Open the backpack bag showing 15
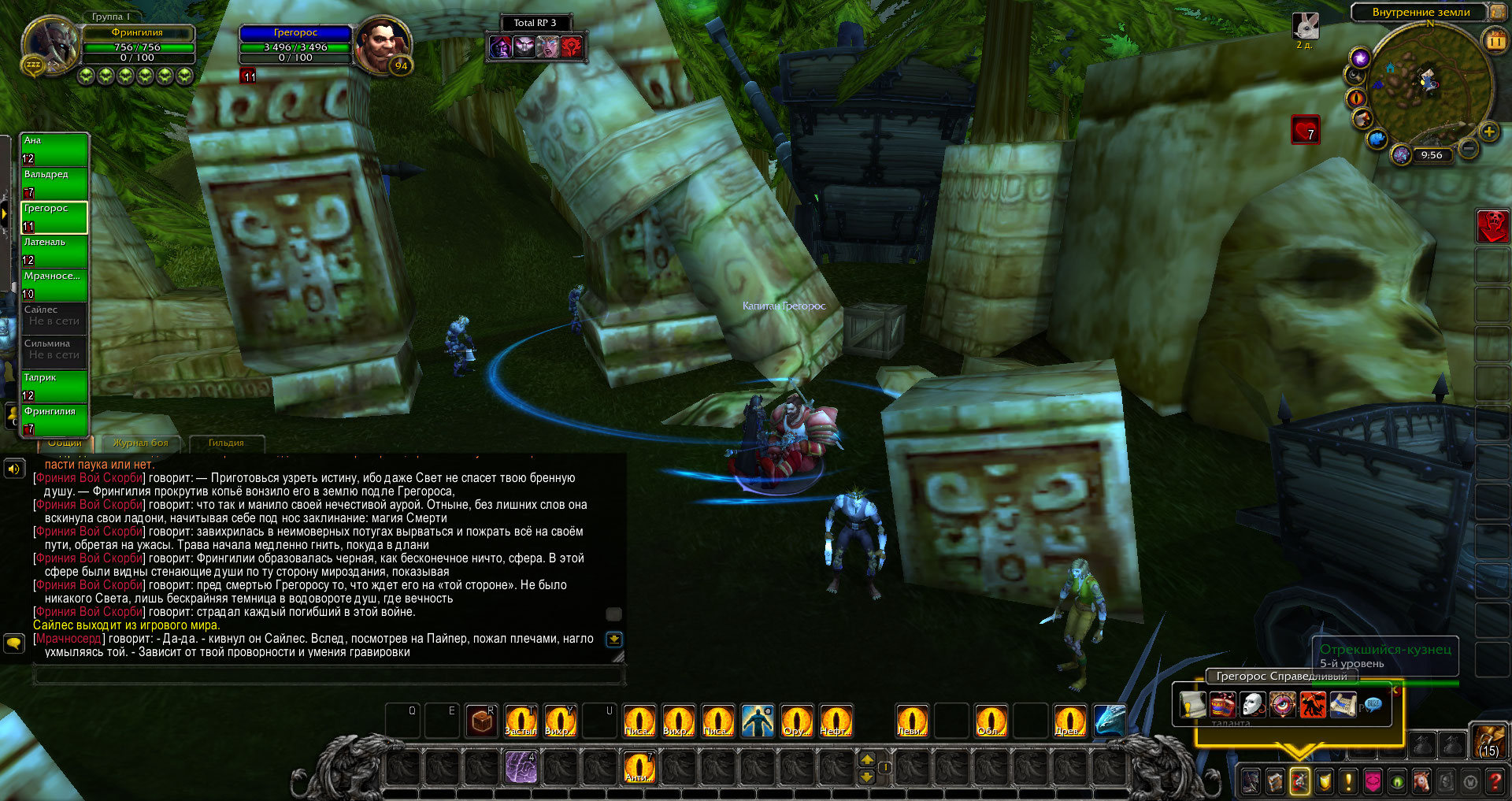Screen dimensions: 1512x801 click(1488, 741)
